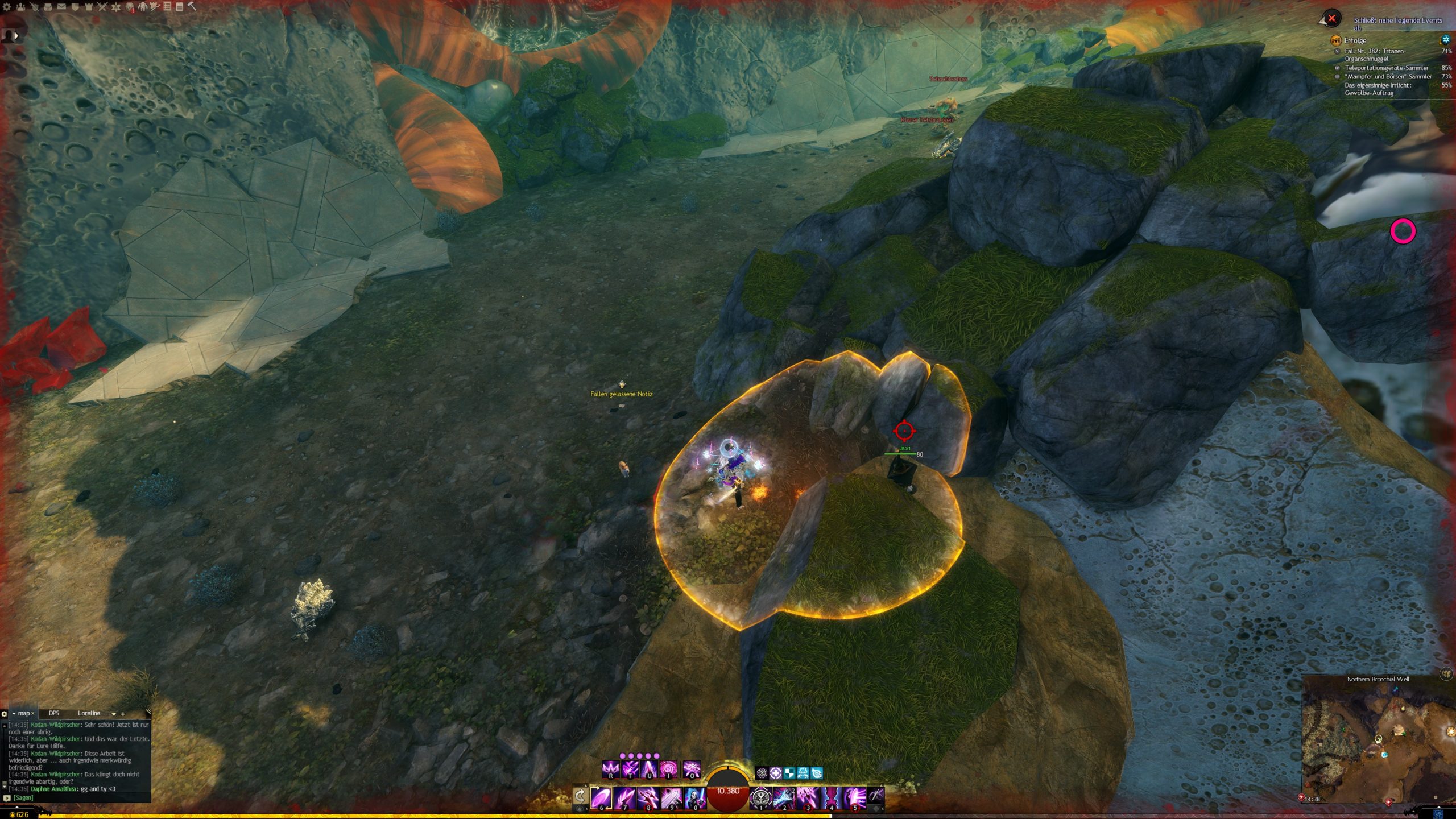Expand the Erfolge achievements tracker

(1355, 40)
